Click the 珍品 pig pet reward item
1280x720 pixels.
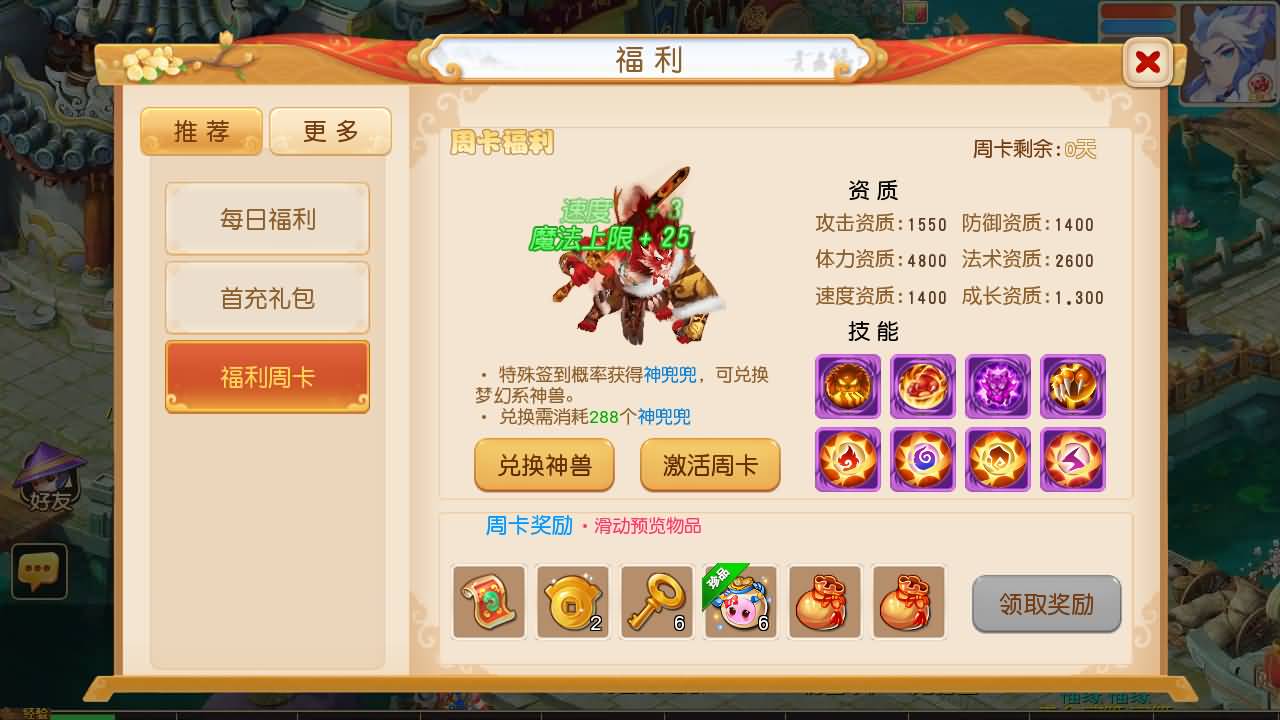tap(741, 602)
